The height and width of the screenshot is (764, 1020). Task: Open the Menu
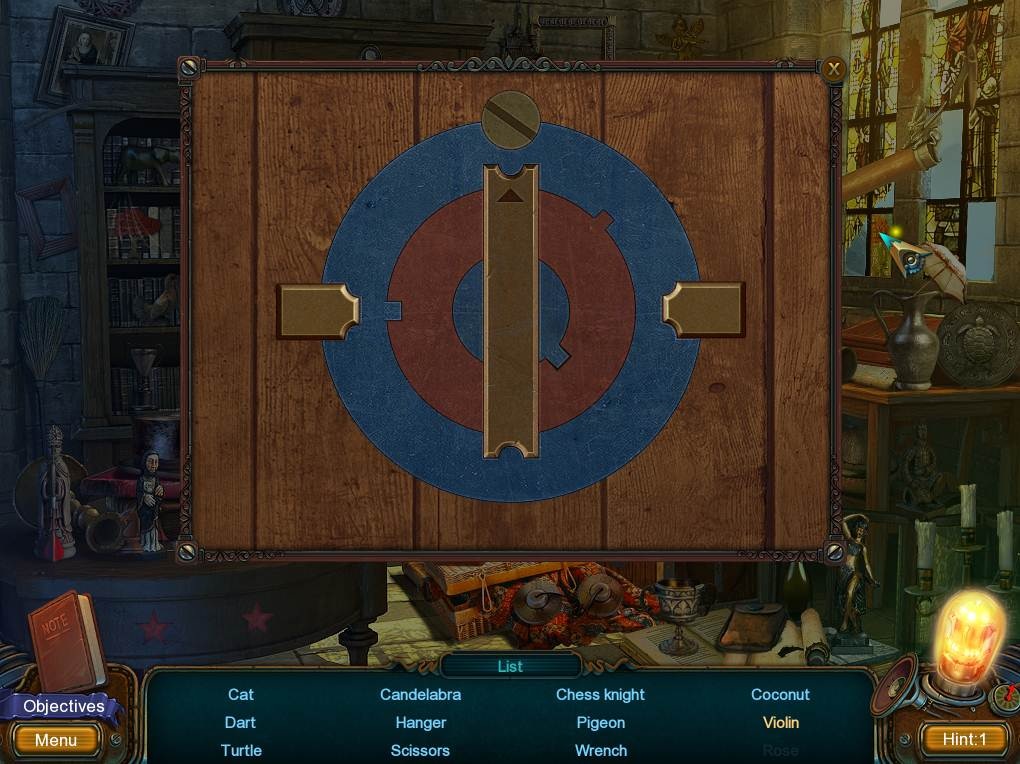tap(56, 740)
